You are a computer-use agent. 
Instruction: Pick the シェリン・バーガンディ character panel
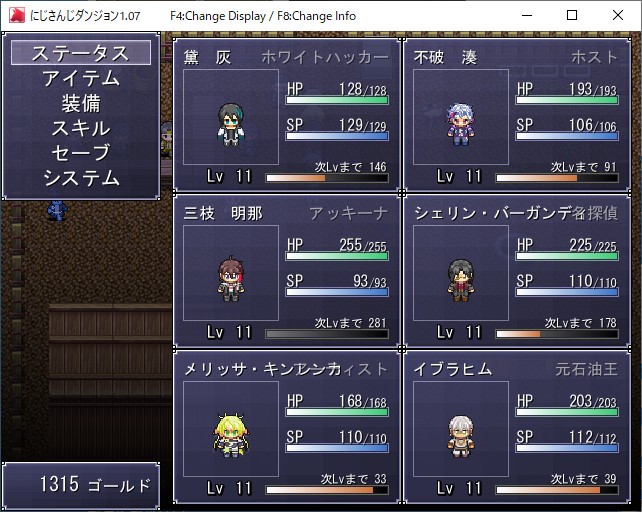517,270
